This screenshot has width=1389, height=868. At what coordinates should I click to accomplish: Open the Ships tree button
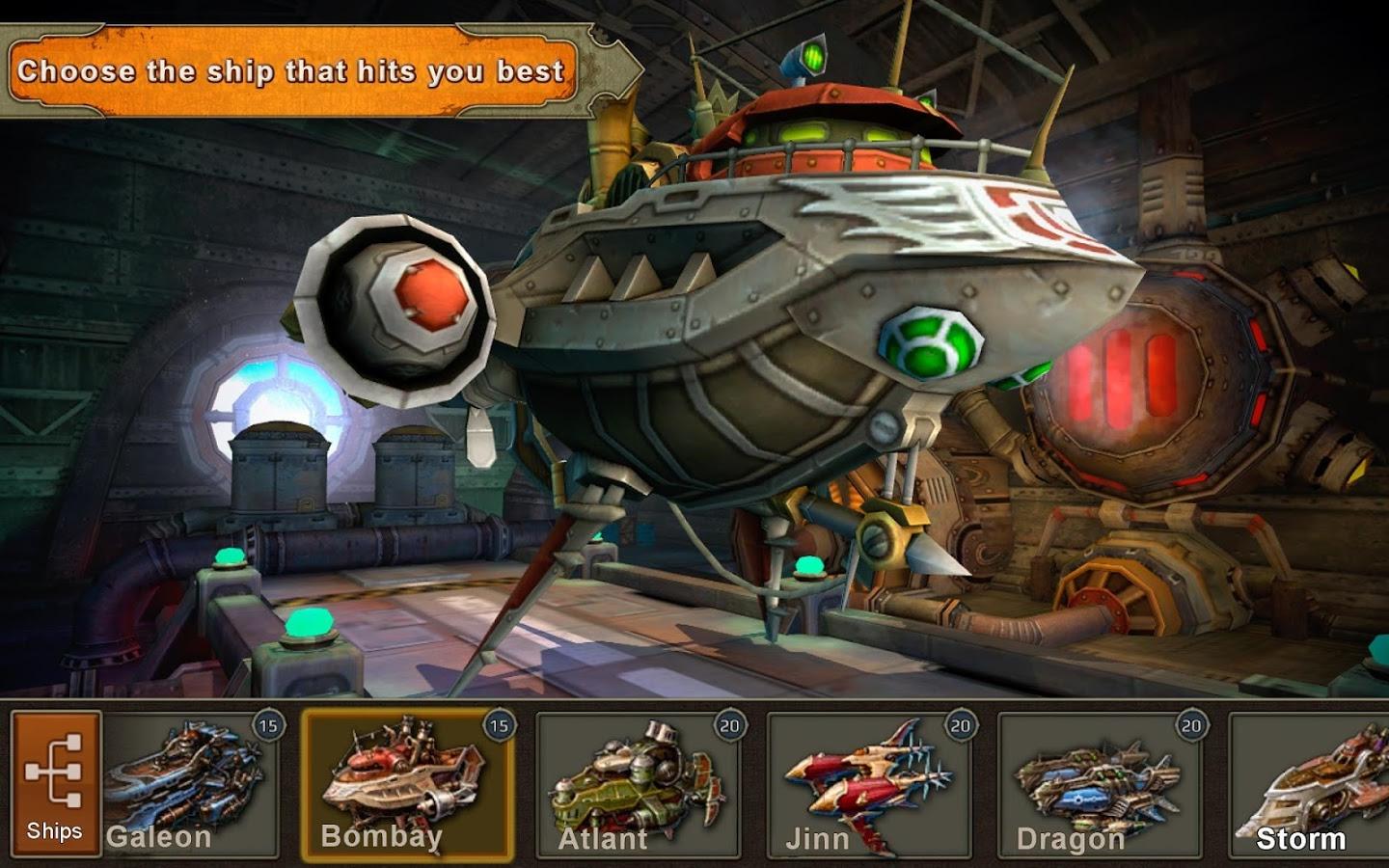(x=55, y=783)
